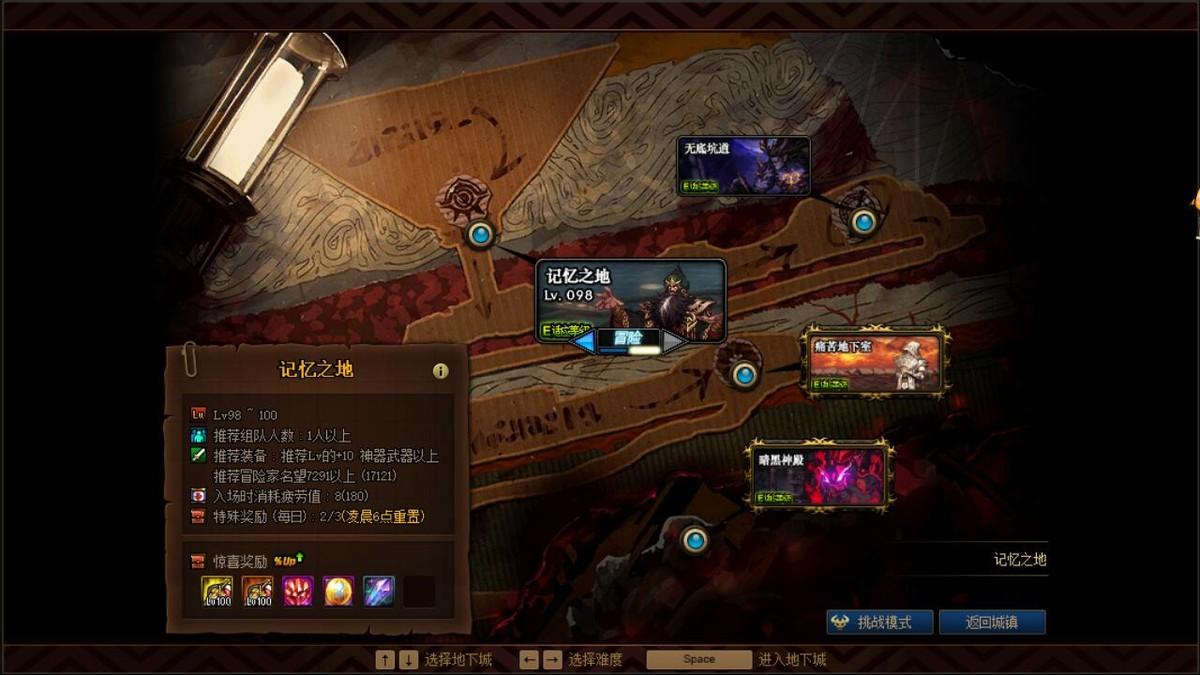
Task: Inspect the yellow Lv100 equipment reward
Action: point(217,591)
